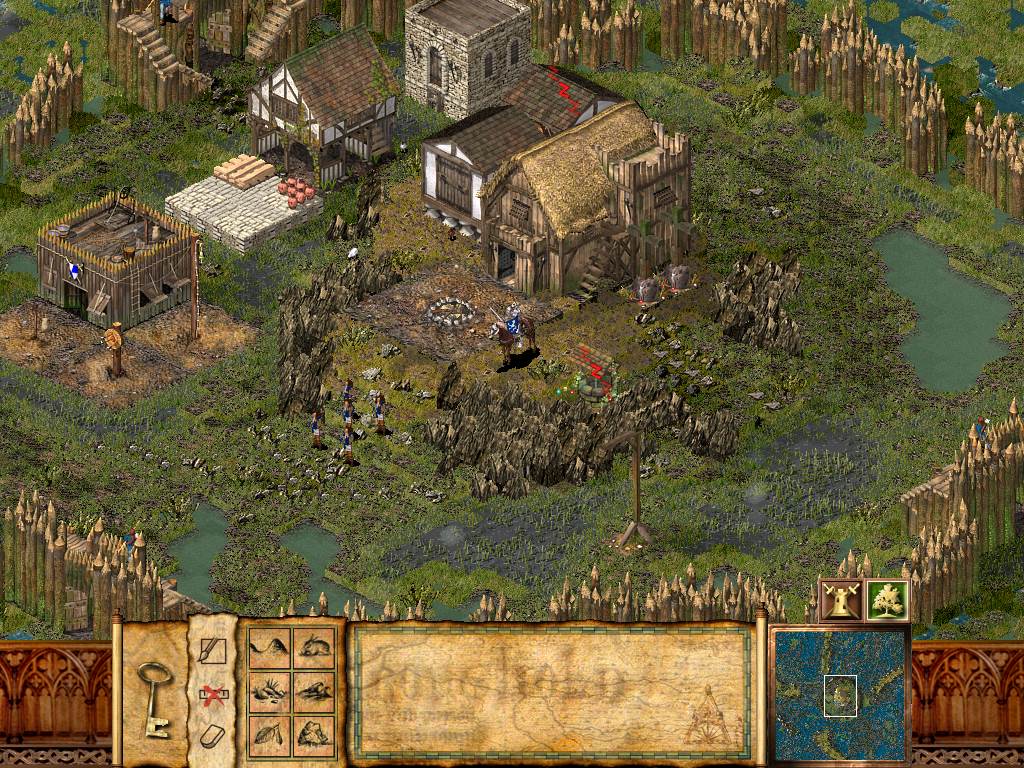Open the hill terrain category
Viewport: 1024px width, 768px height.
268,648
